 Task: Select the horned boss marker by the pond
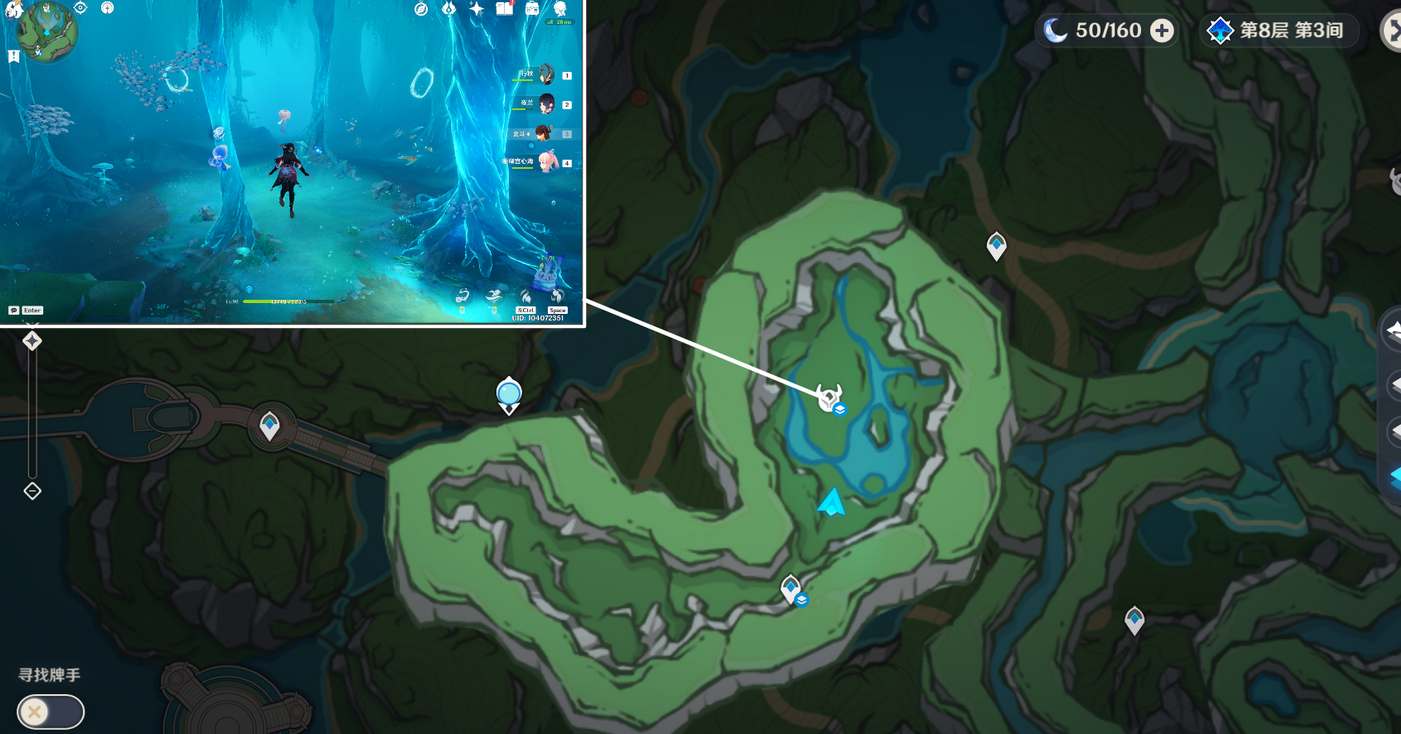click(x=828, y=397)
